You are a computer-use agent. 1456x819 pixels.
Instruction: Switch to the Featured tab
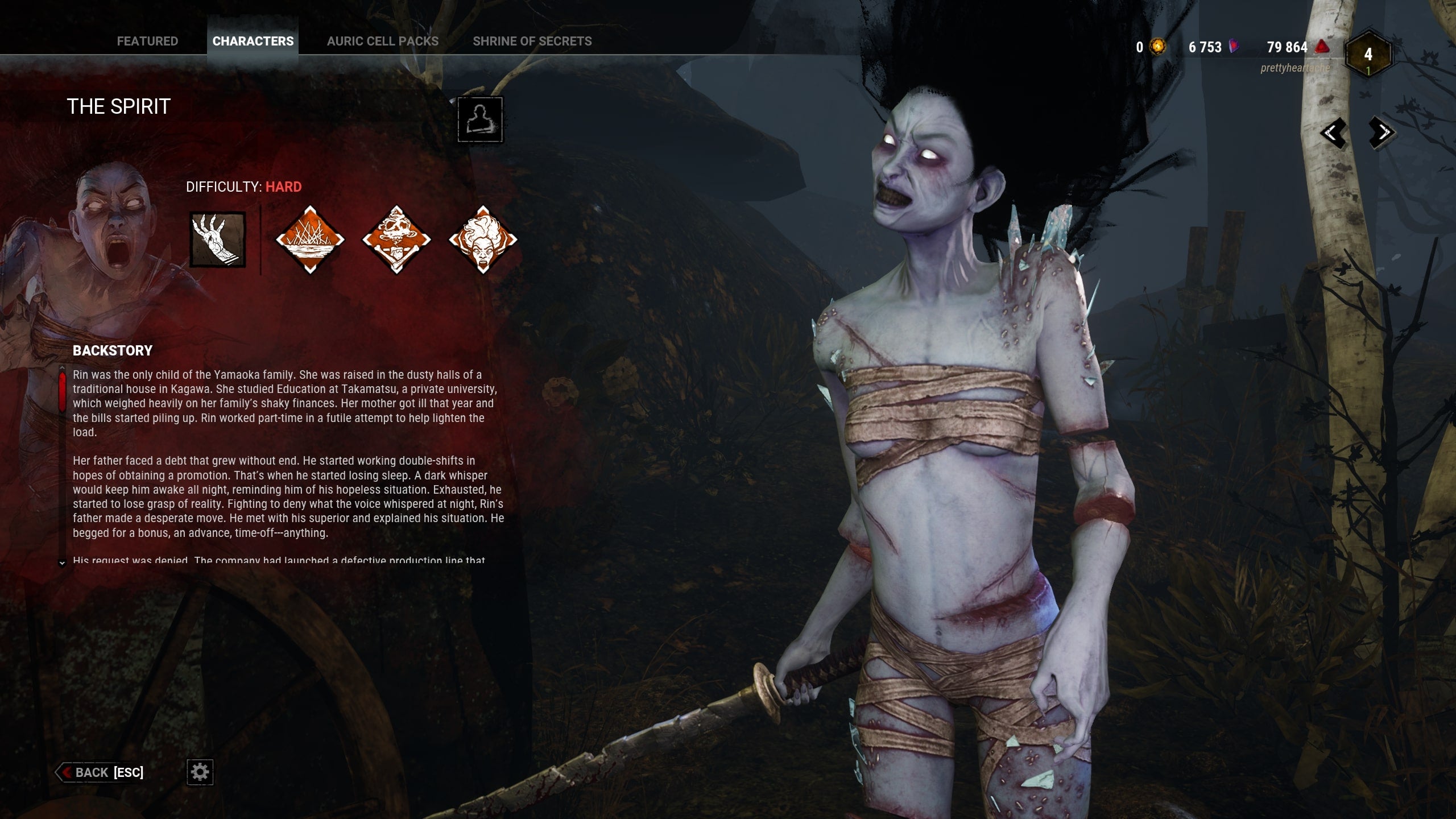tap(147, 41)
